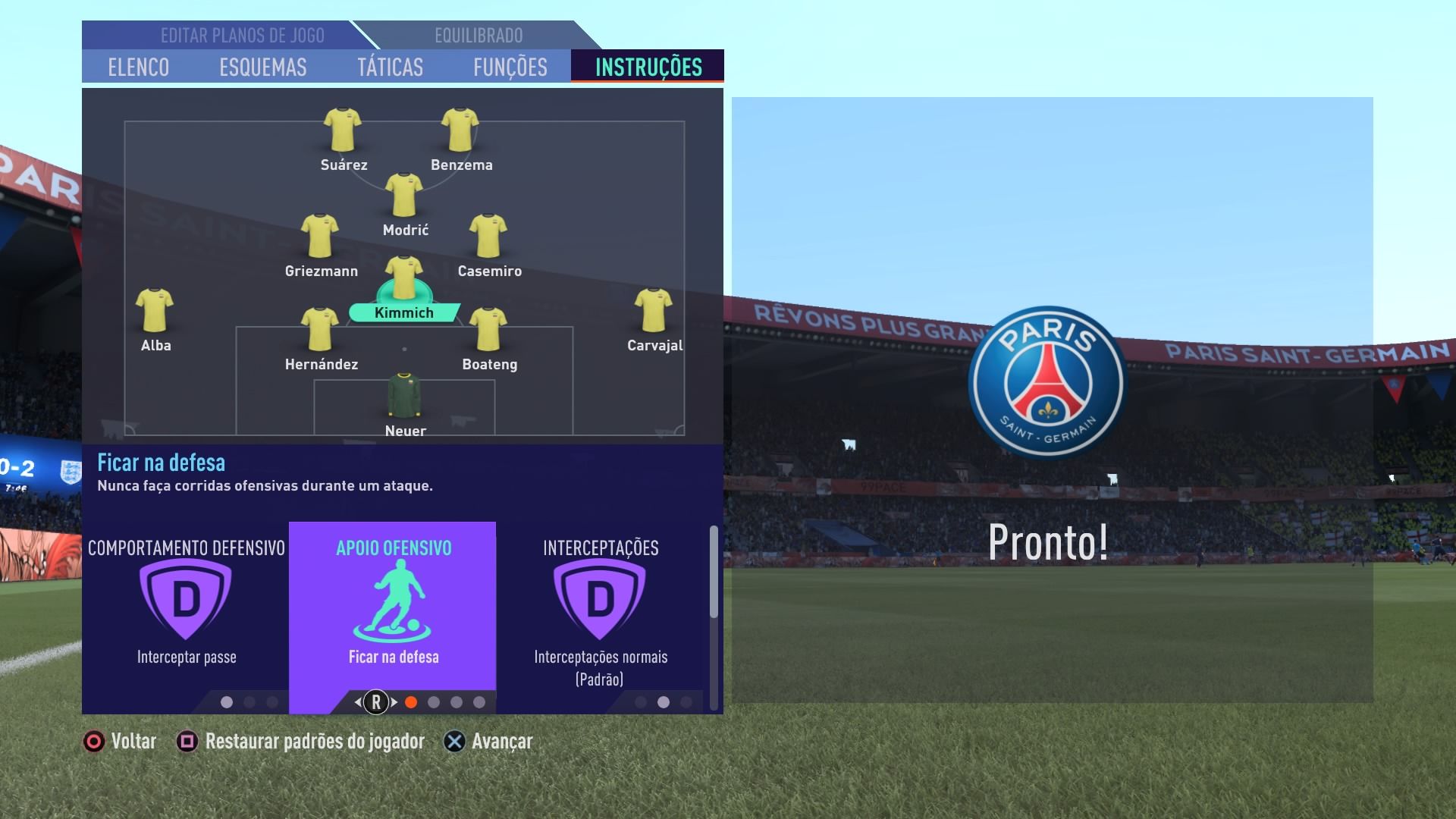Viewport: 1456px width, 819px height.
Task: Click the left arrow beside the R button
Action: (x=356, y=703)
